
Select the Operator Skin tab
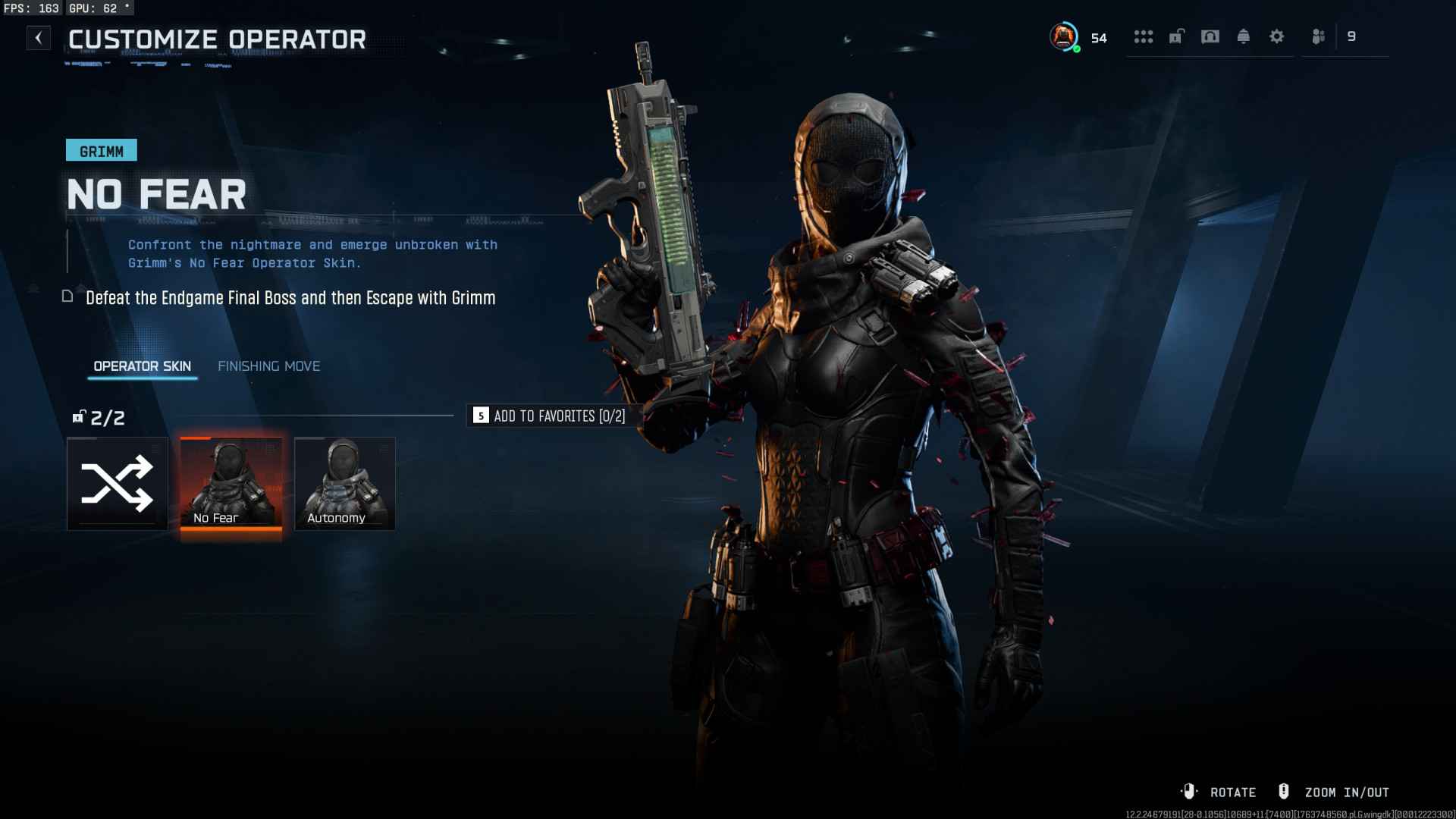pyautogui.click(x=142, y=366)
